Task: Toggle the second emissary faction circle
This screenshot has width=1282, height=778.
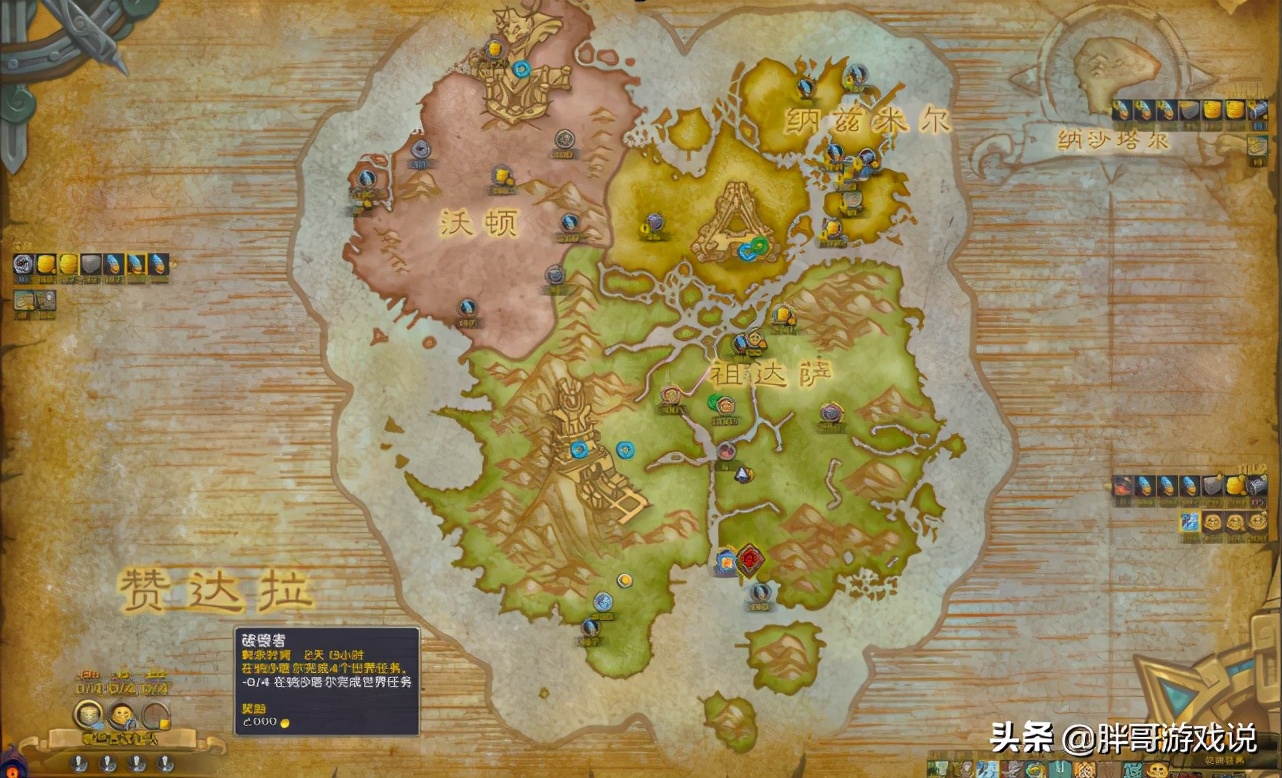Action: 122,716
